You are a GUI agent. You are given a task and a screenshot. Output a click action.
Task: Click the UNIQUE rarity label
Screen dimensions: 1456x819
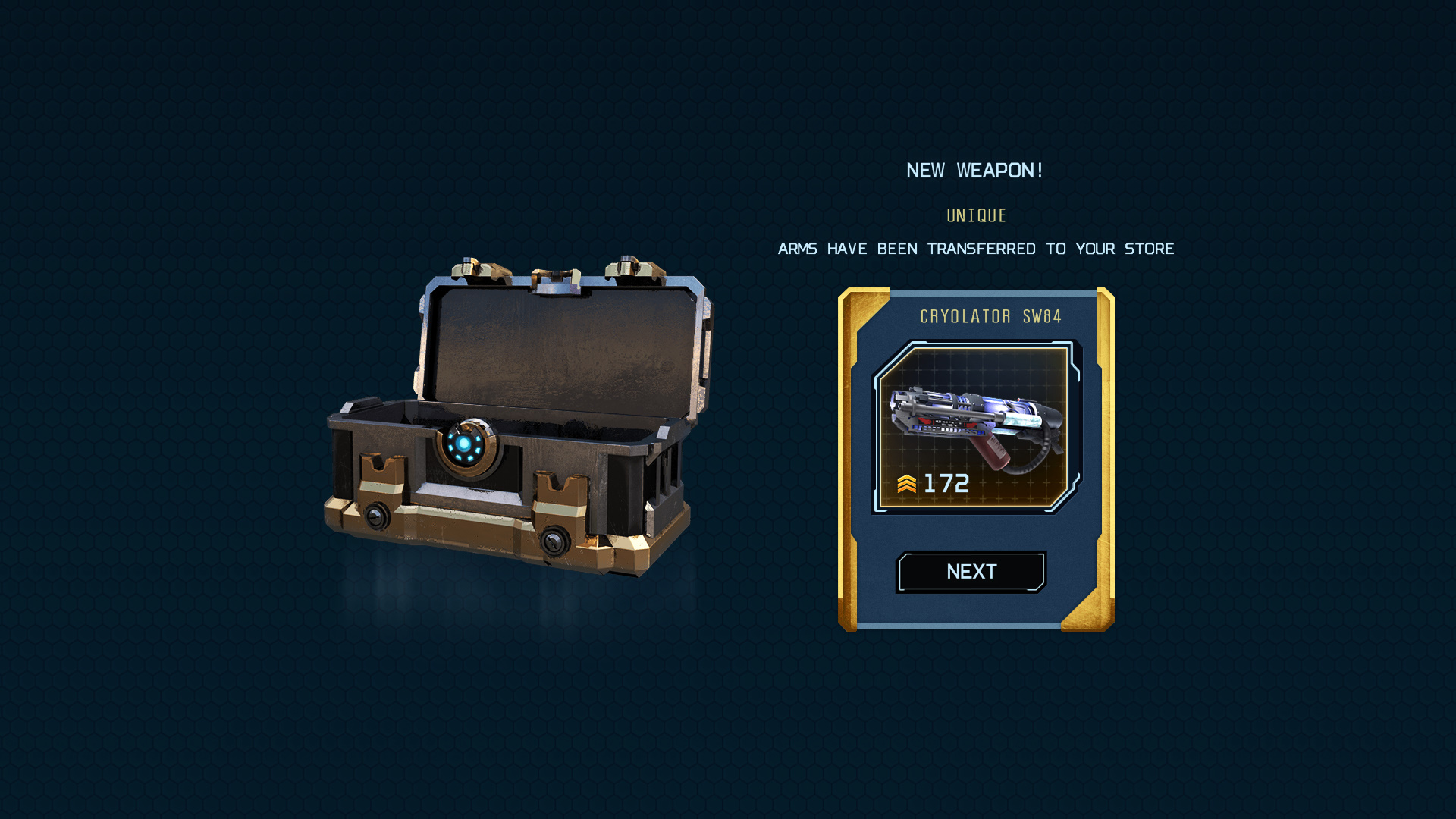click(977, 215)
